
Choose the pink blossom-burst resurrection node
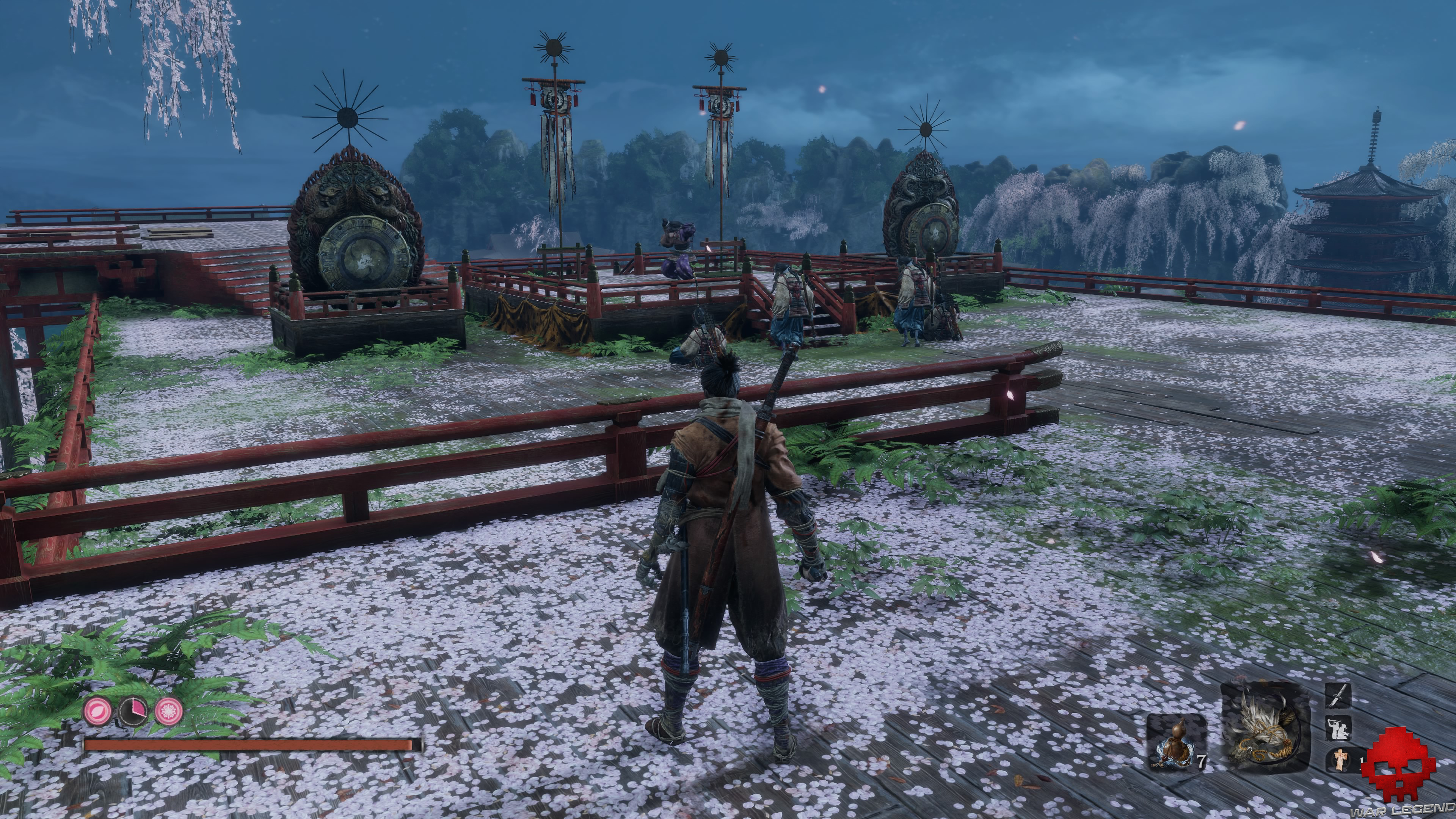pyautogui.click(x=169, y=711)
